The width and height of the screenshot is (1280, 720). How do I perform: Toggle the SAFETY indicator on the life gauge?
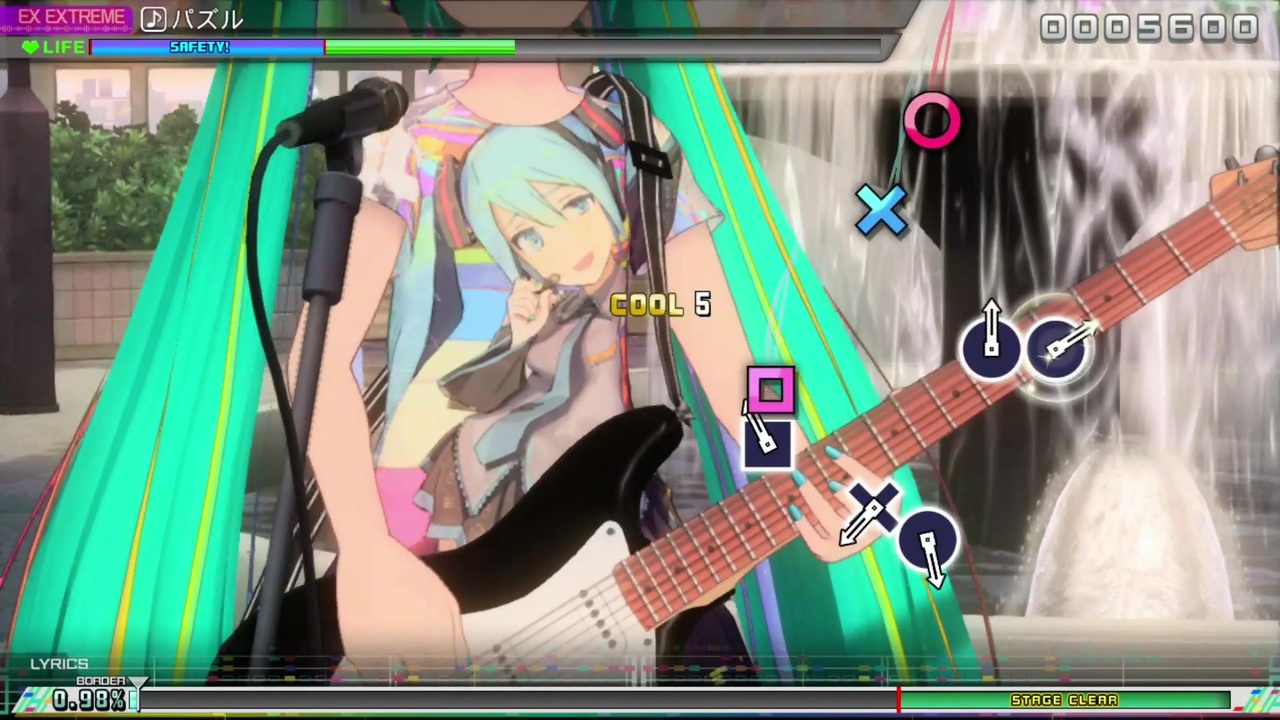pyautogui.click(x=199, y=47)
